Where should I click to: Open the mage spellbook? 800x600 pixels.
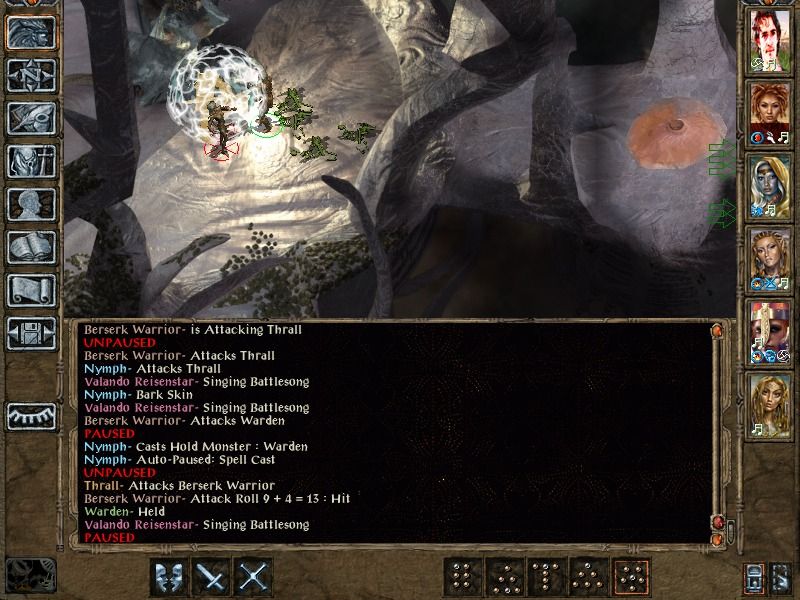pyautogui.click(x=31, y=247)
